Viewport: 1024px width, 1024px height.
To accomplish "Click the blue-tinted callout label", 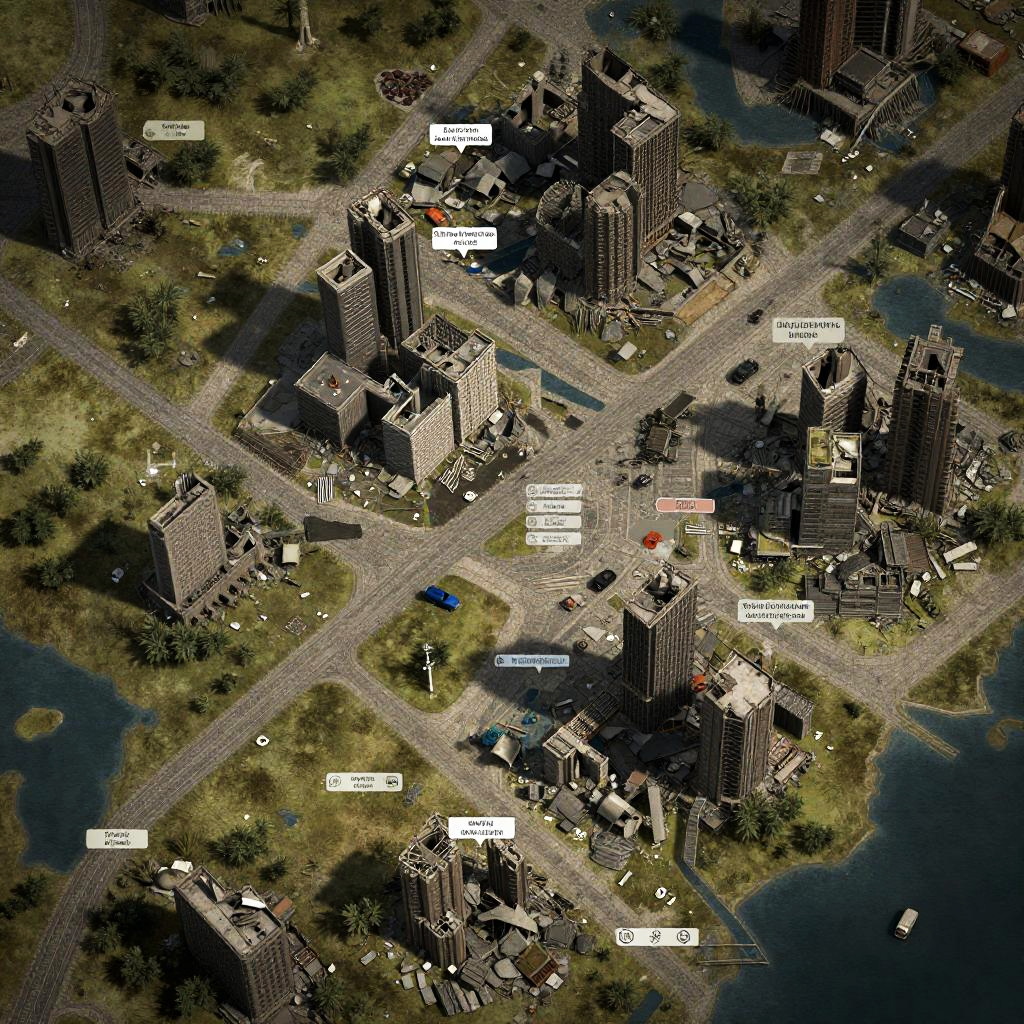I will click(x=532, y=662).
